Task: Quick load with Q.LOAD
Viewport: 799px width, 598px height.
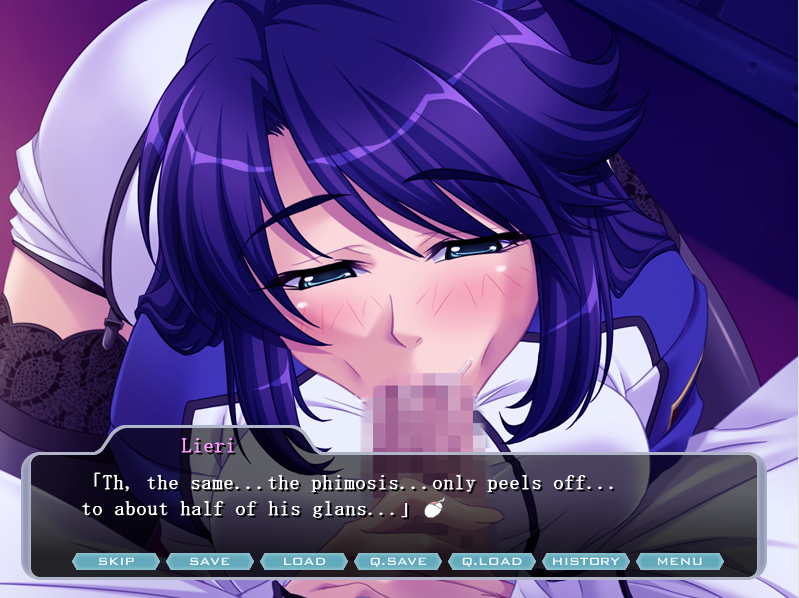Action: tap(492, 561)
